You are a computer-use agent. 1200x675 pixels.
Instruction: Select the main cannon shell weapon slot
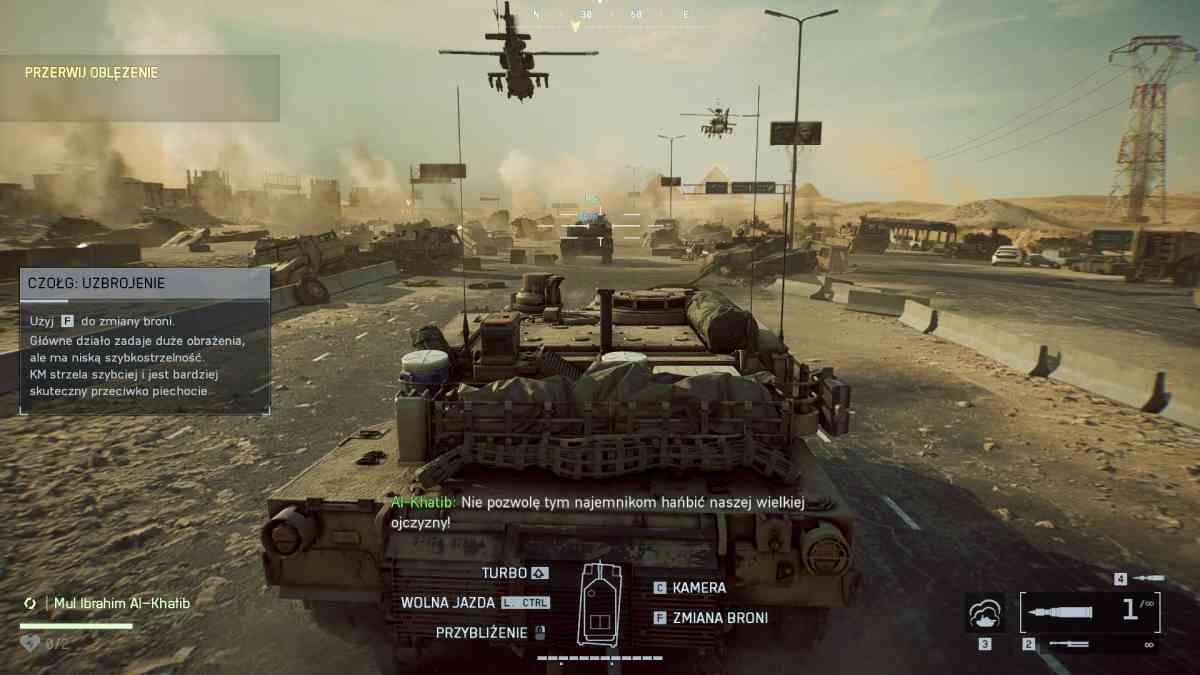(1090, 611)
